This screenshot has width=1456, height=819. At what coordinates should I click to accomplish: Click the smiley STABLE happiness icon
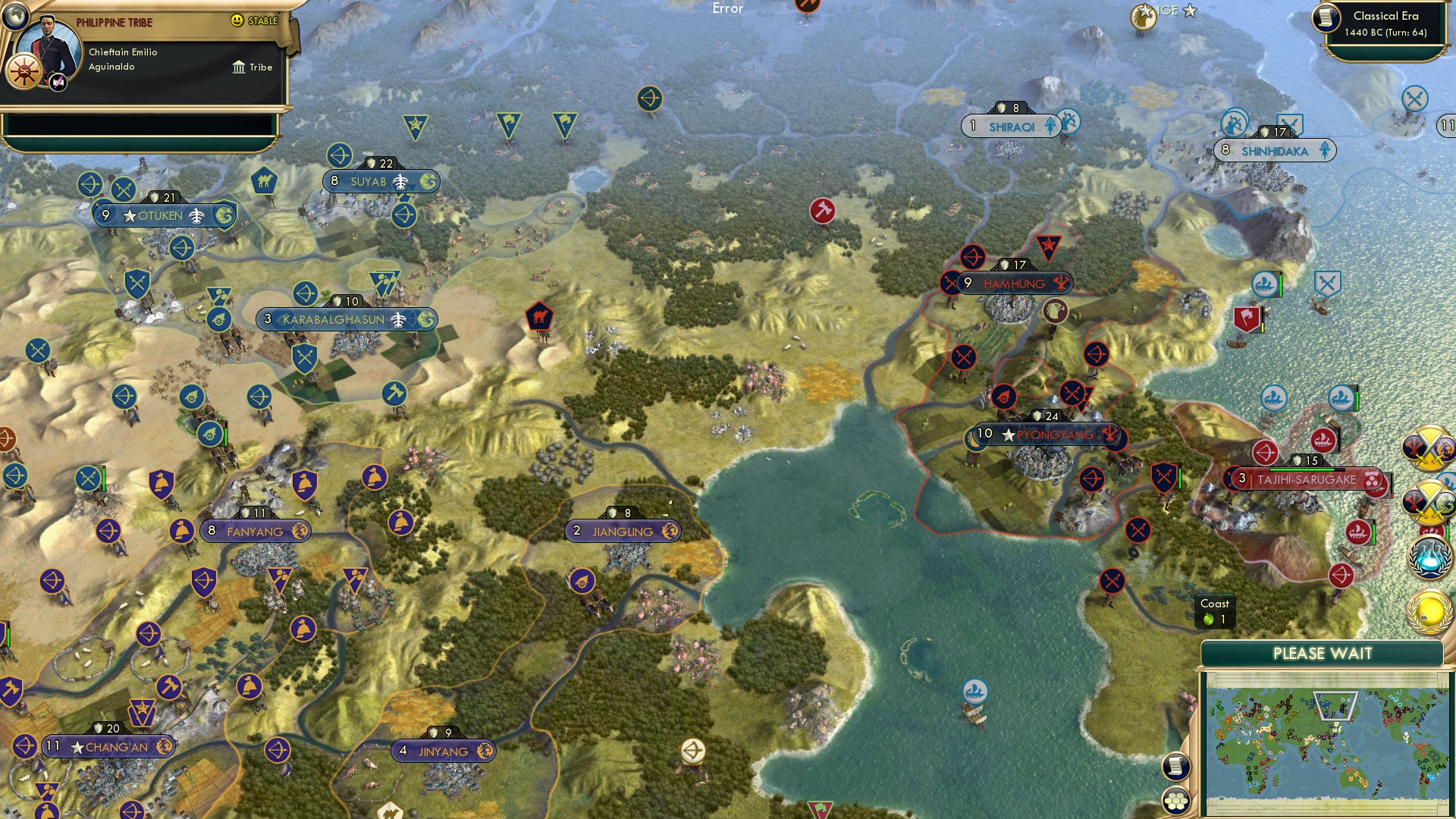(239, 20)
